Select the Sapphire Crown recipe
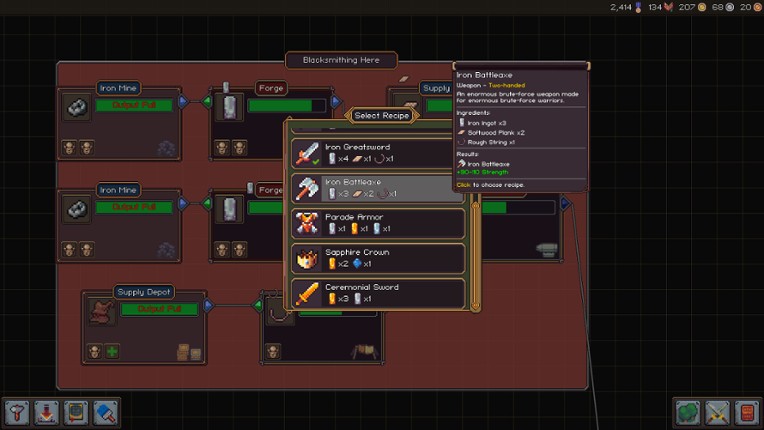The width and height of the screenshot is (764, 430). (378, 258)
